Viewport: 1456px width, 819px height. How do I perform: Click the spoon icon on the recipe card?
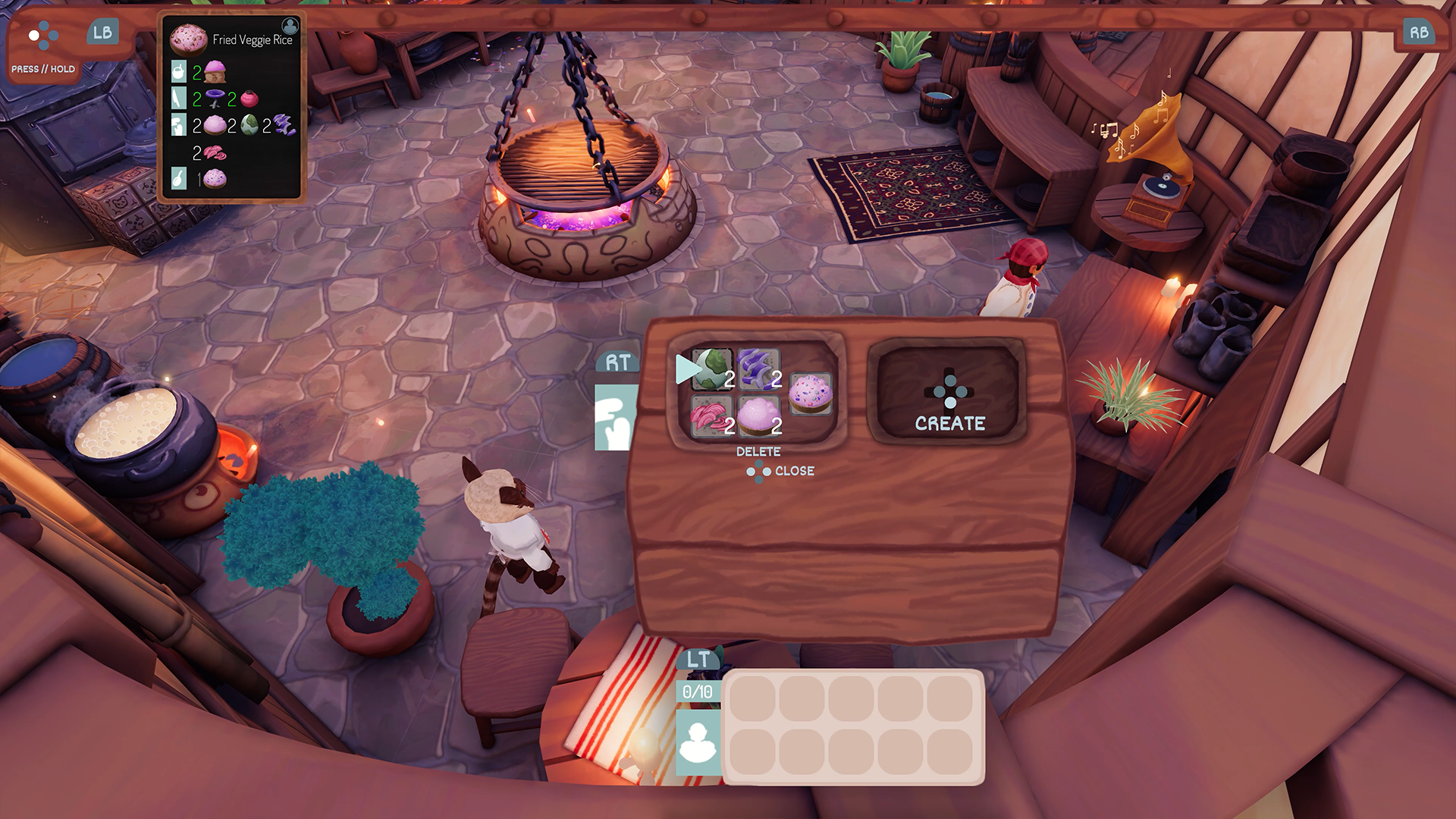pyautogui.click(x=179, y=177)
